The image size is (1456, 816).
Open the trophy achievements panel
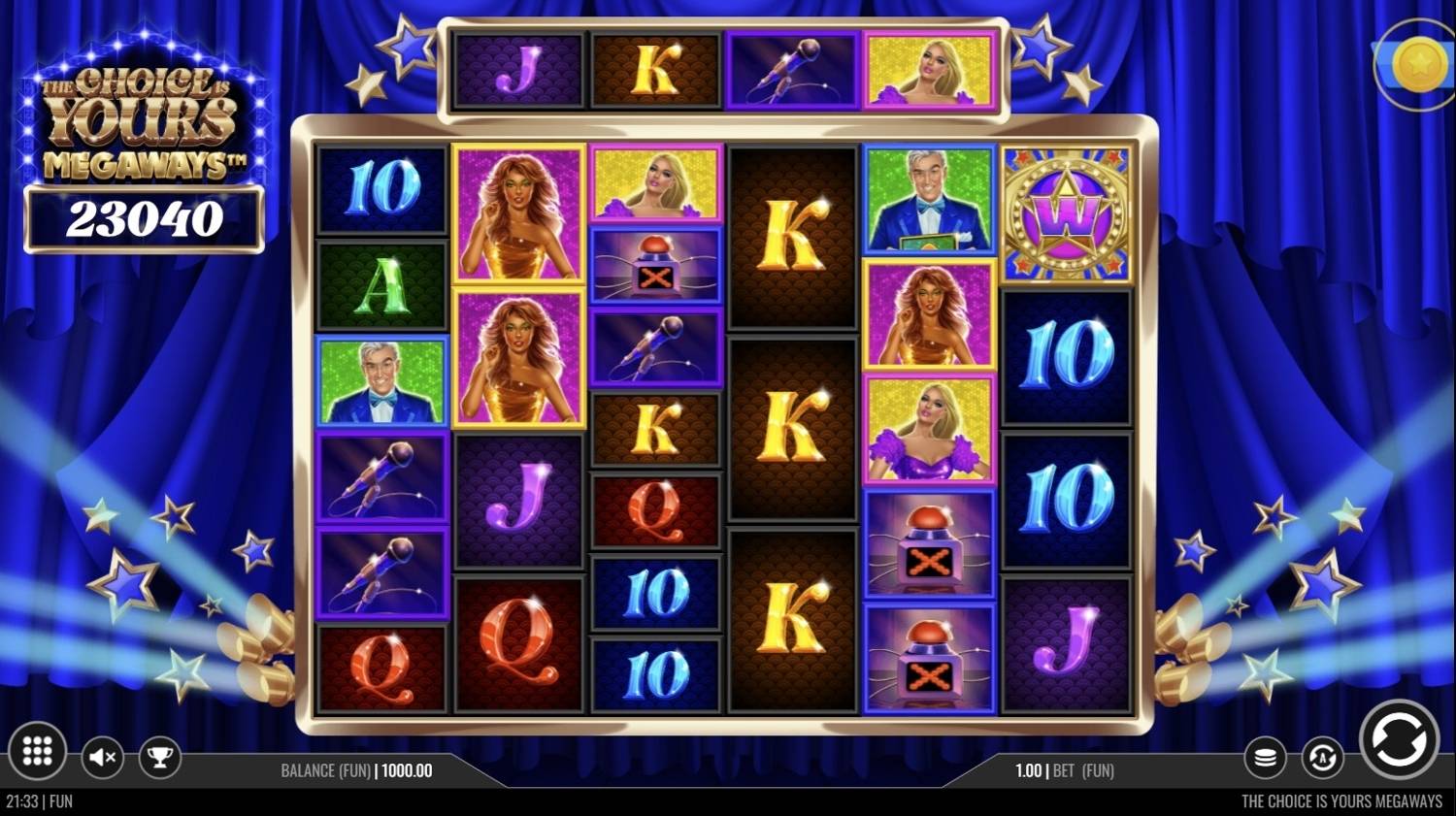coord(160,757)
